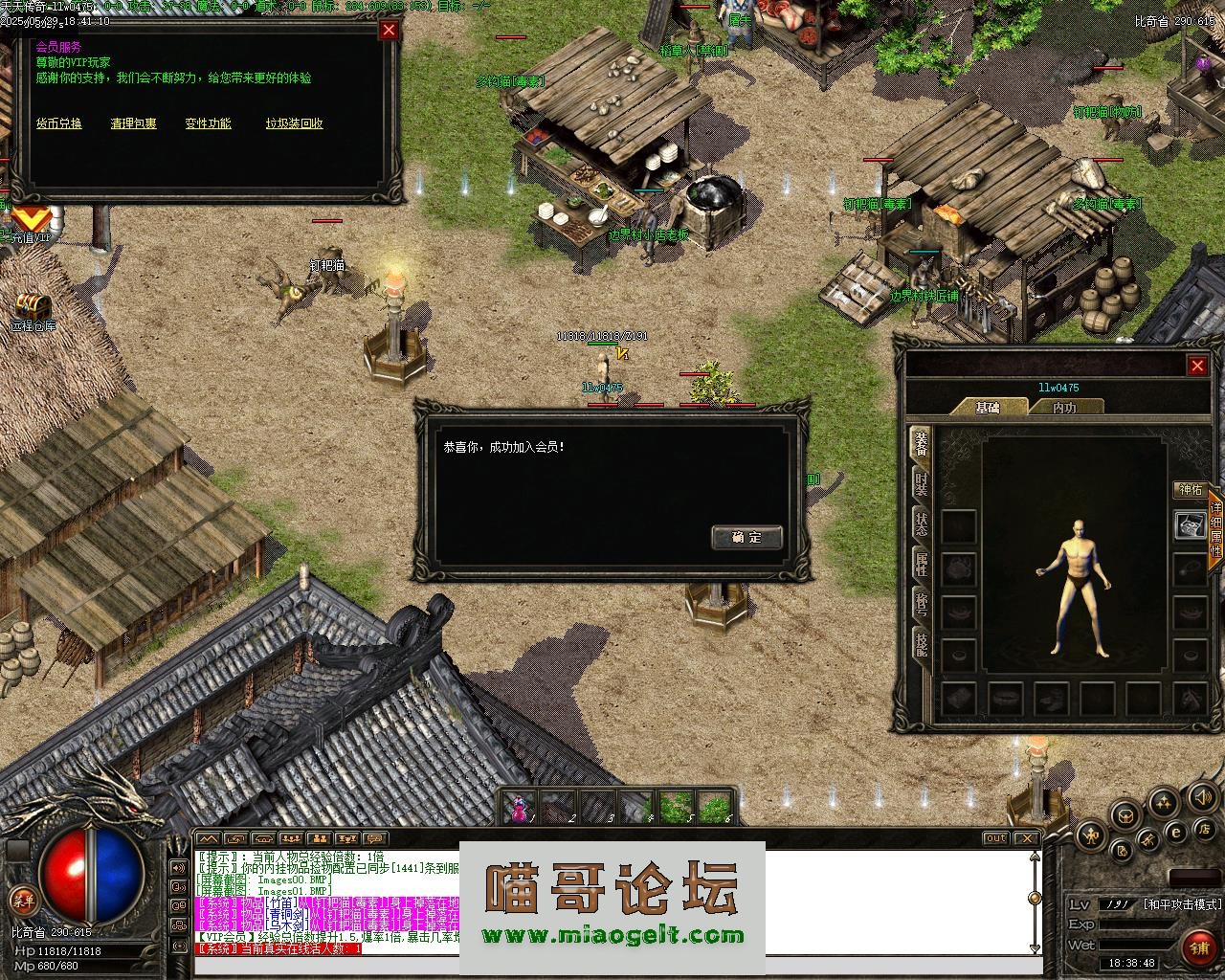
Task: Confirm the membership success dialog with 确定
Action: [746, 537]
